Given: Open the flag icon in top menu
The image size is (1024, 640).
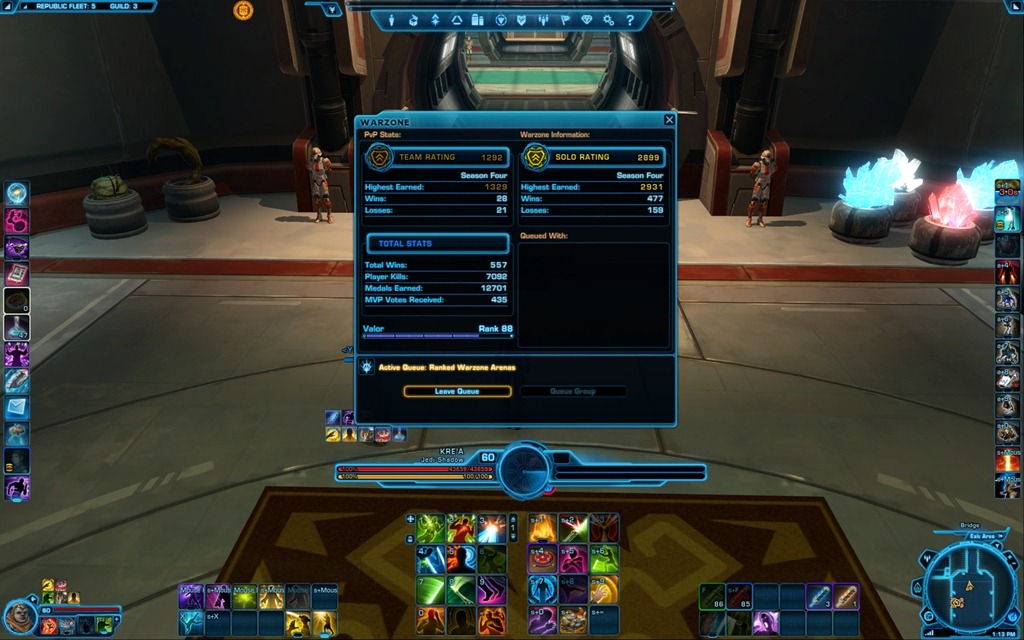Looking at the screenshot, I should tap(564, 20).
